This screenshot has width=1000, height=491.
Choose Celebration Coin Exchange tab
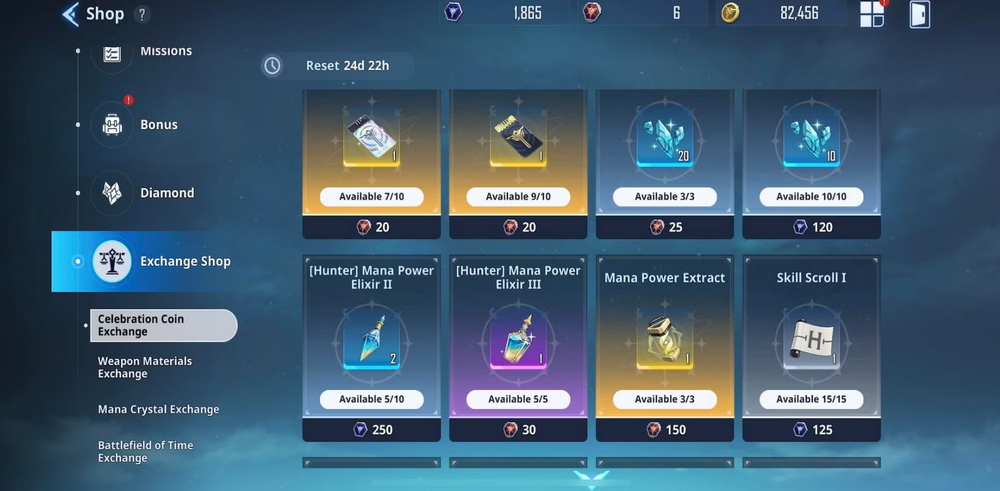point(163,325)
